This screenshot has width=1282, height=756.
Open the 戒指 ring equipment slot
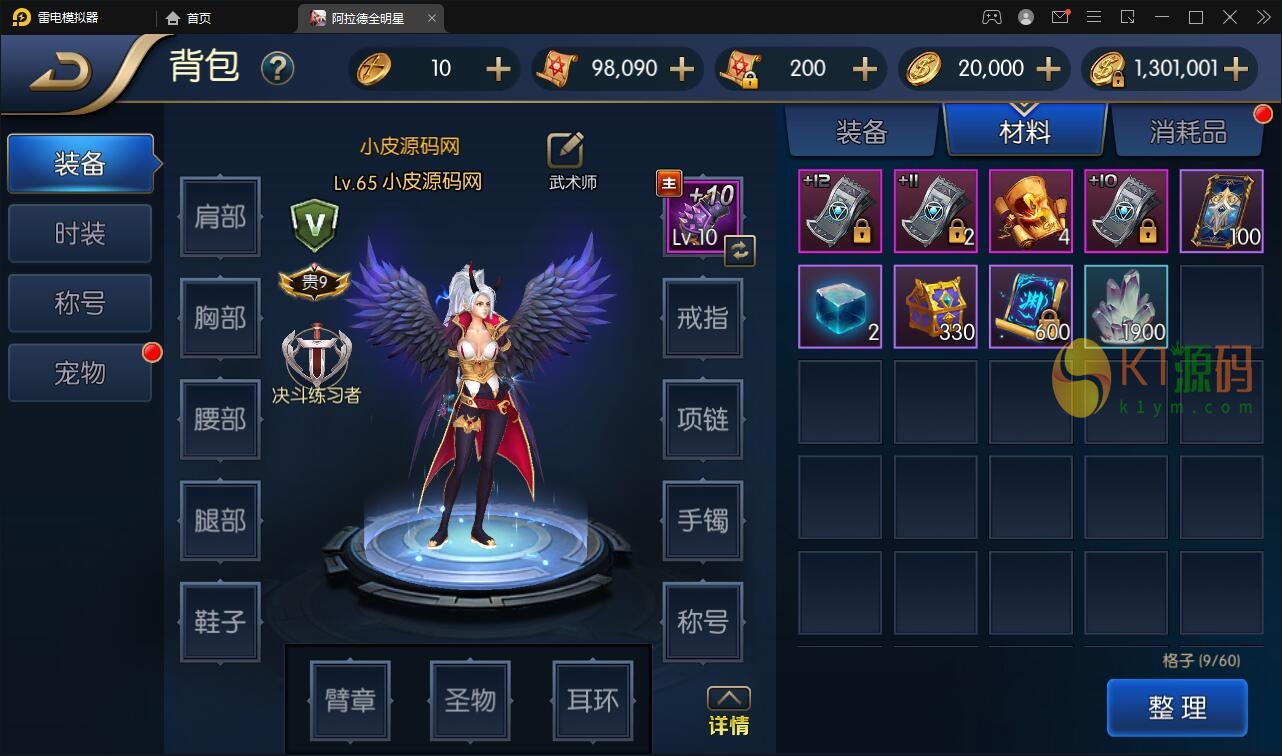coord(702,318)
